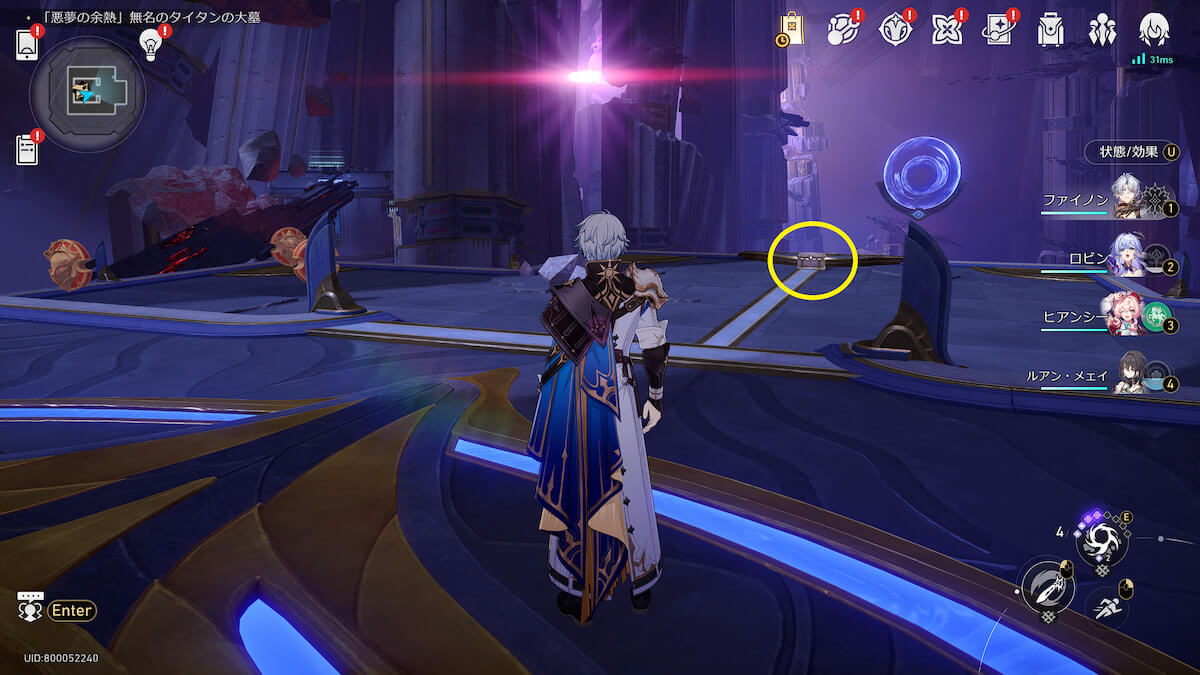The width and height of the screenshot is (1200, 675).
Task: Open the Warp card icon
Action: coord(998,30)
